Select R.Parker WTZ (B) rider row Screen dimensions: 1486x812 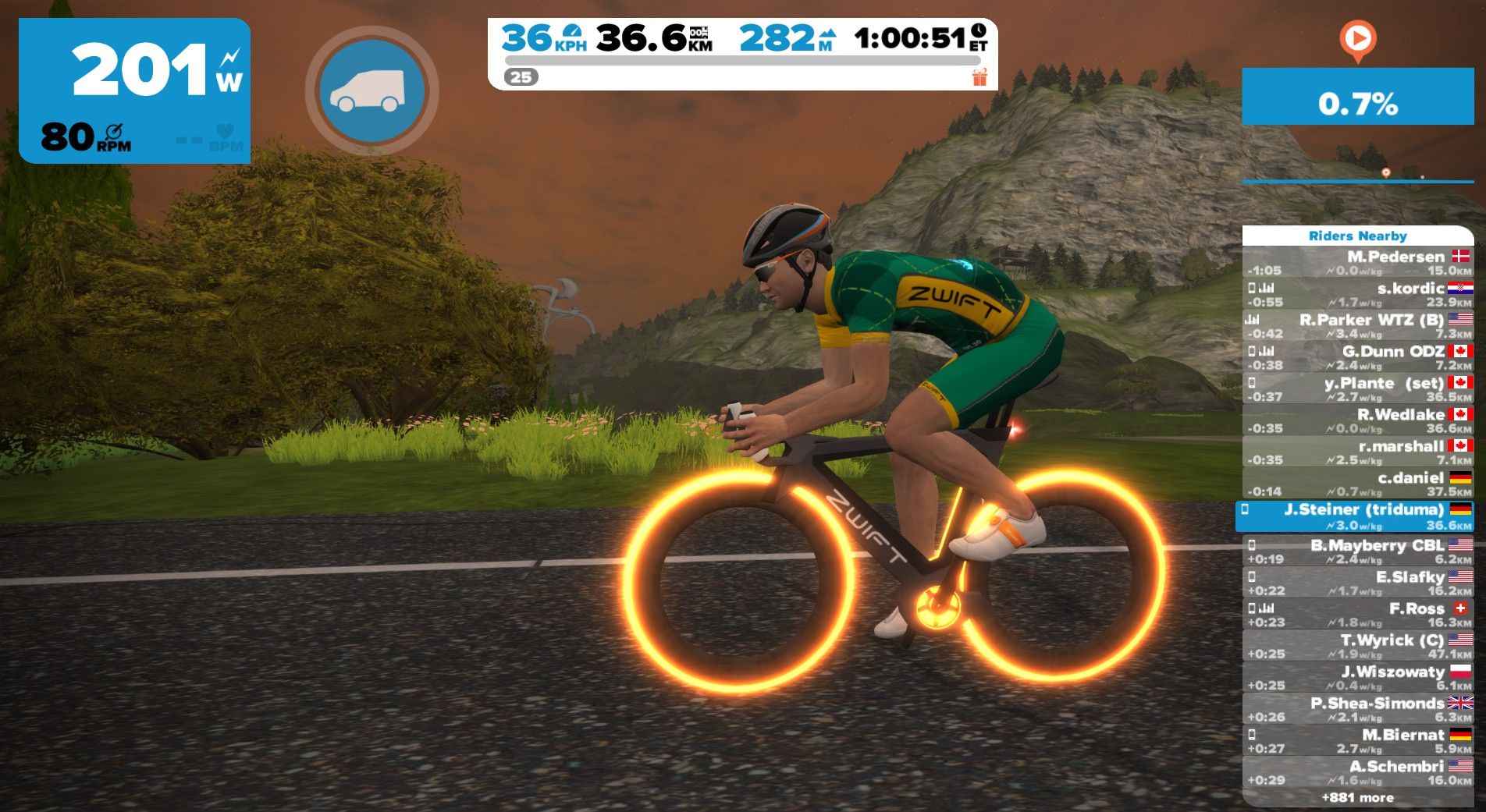click(1357, 326)
